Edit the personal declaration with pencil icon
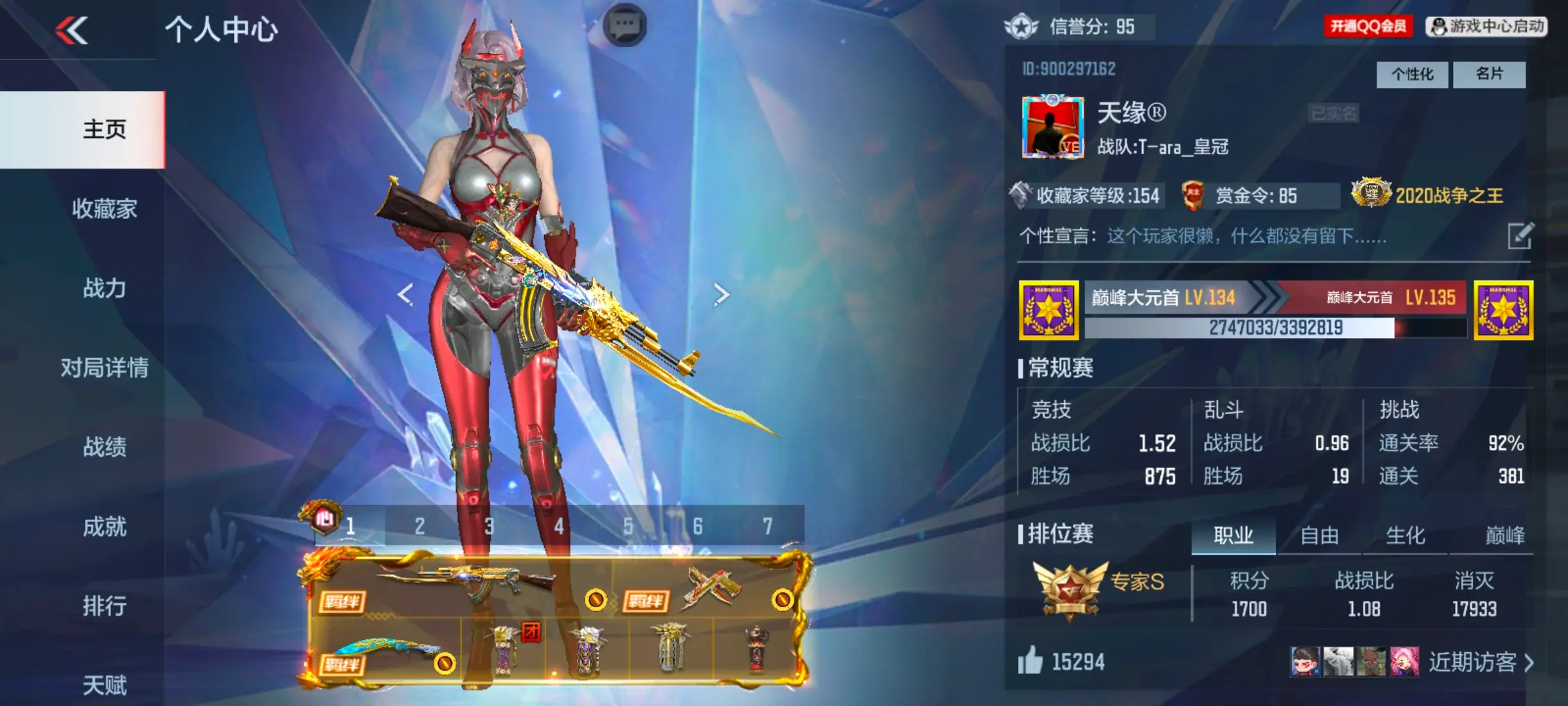This screenshot has width=1568, height=706. [1520, 236]
